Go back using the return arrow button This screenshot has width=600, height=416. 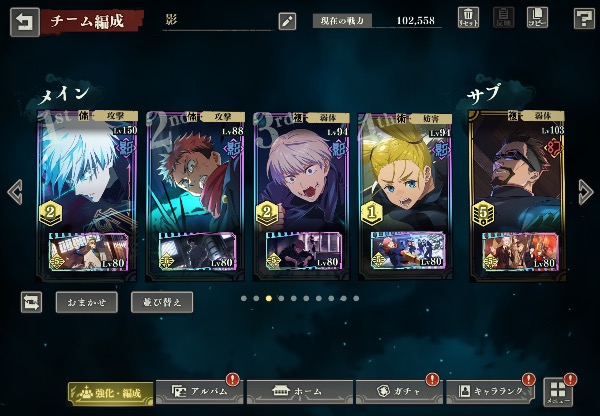click(x=24, y=21)
